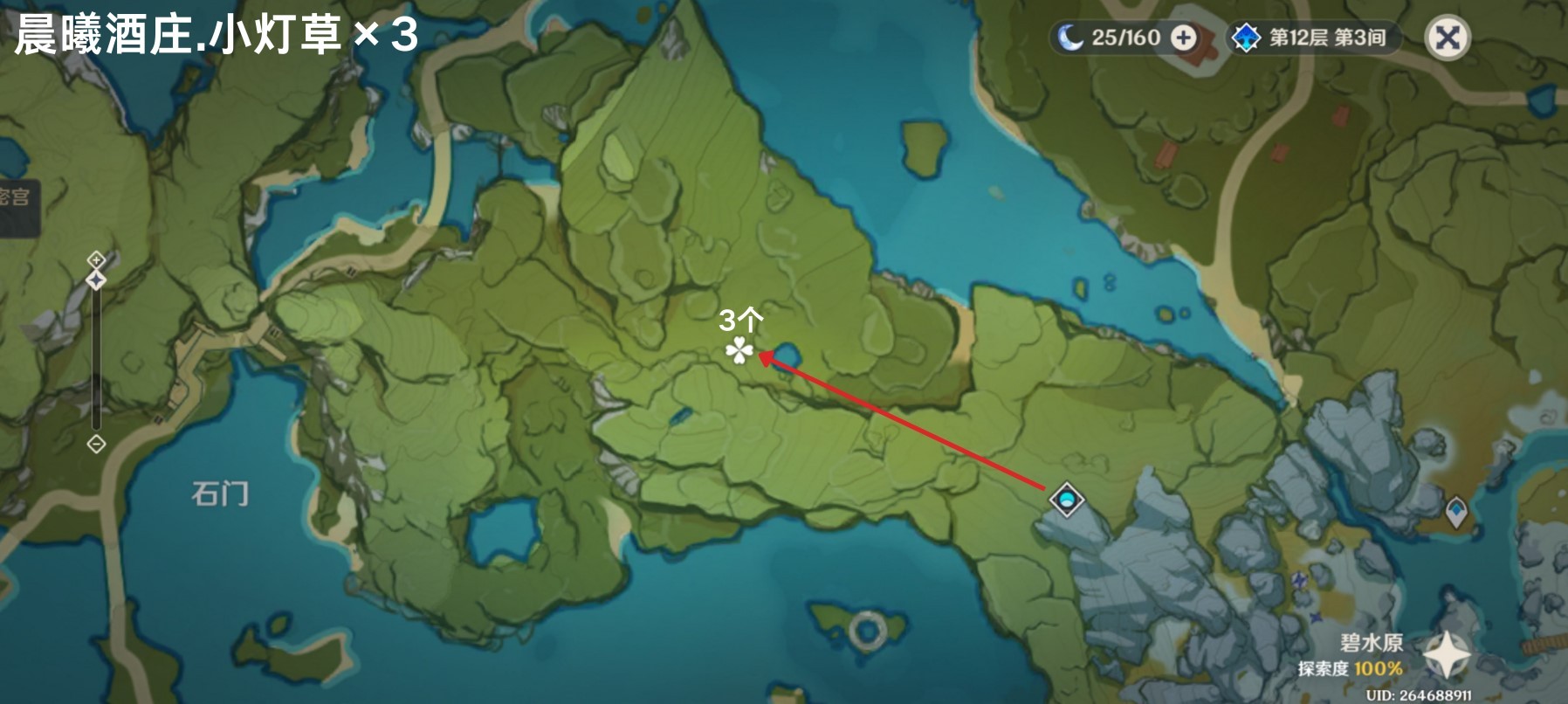The height and width of the screenshot is (704, 1568).
Task: Select the teleport waypoint at the arrow's start
Action: click(1066, 500)
